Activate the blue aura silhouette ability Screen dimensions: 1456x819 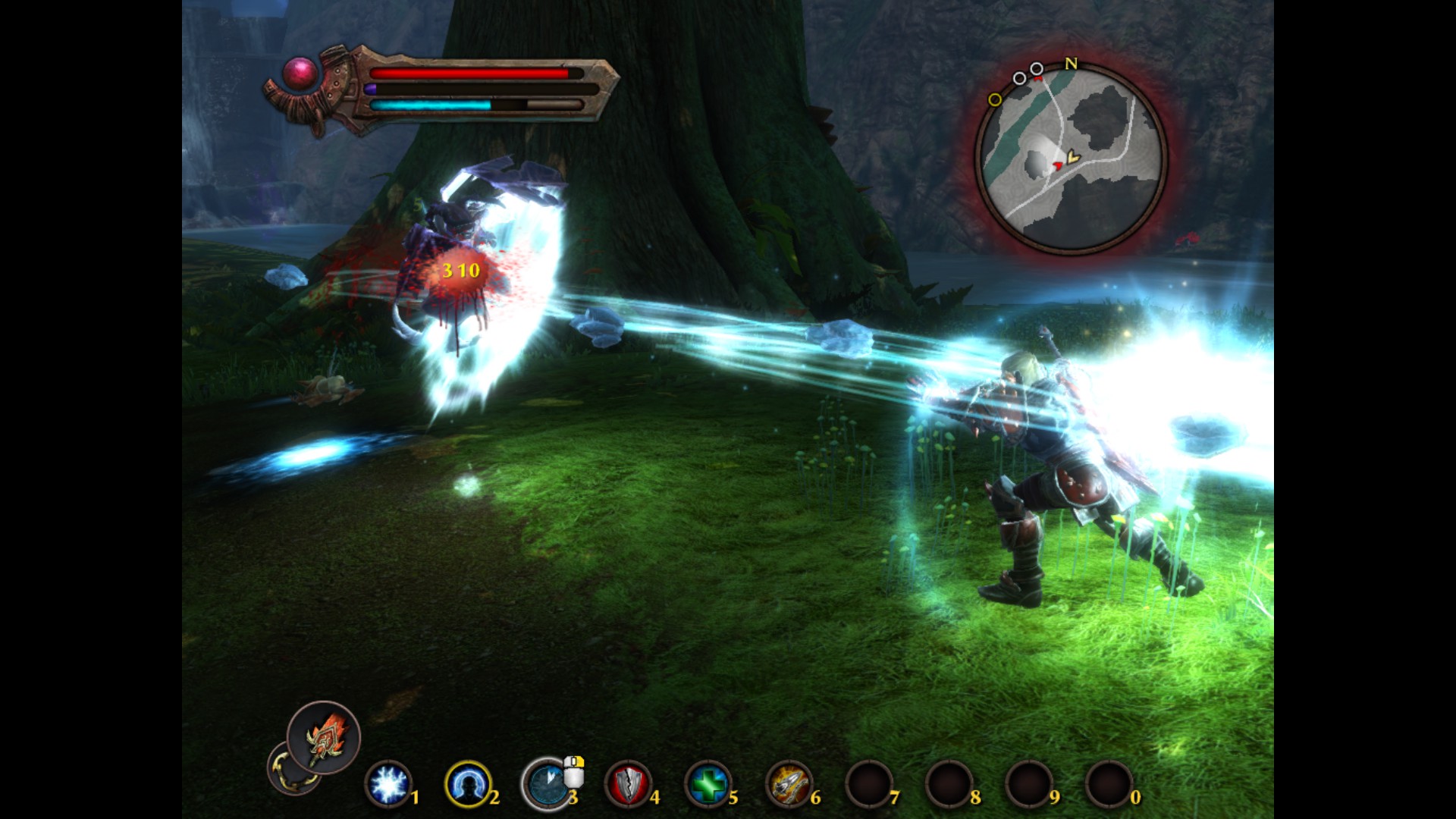[467, 784]
